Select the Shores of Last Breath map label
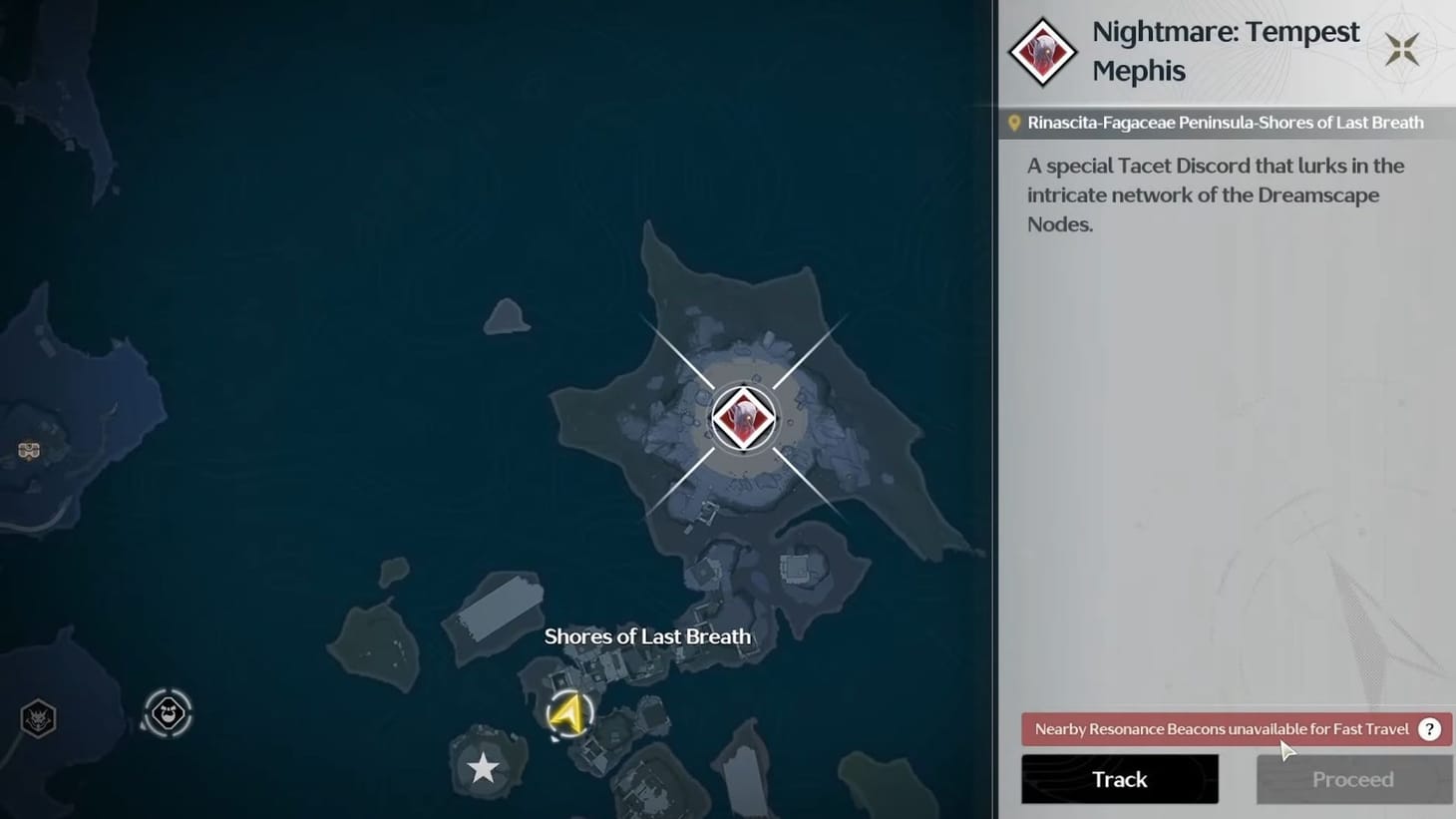The height and width of the screenshot is (819, 1456). coord(647,635)
